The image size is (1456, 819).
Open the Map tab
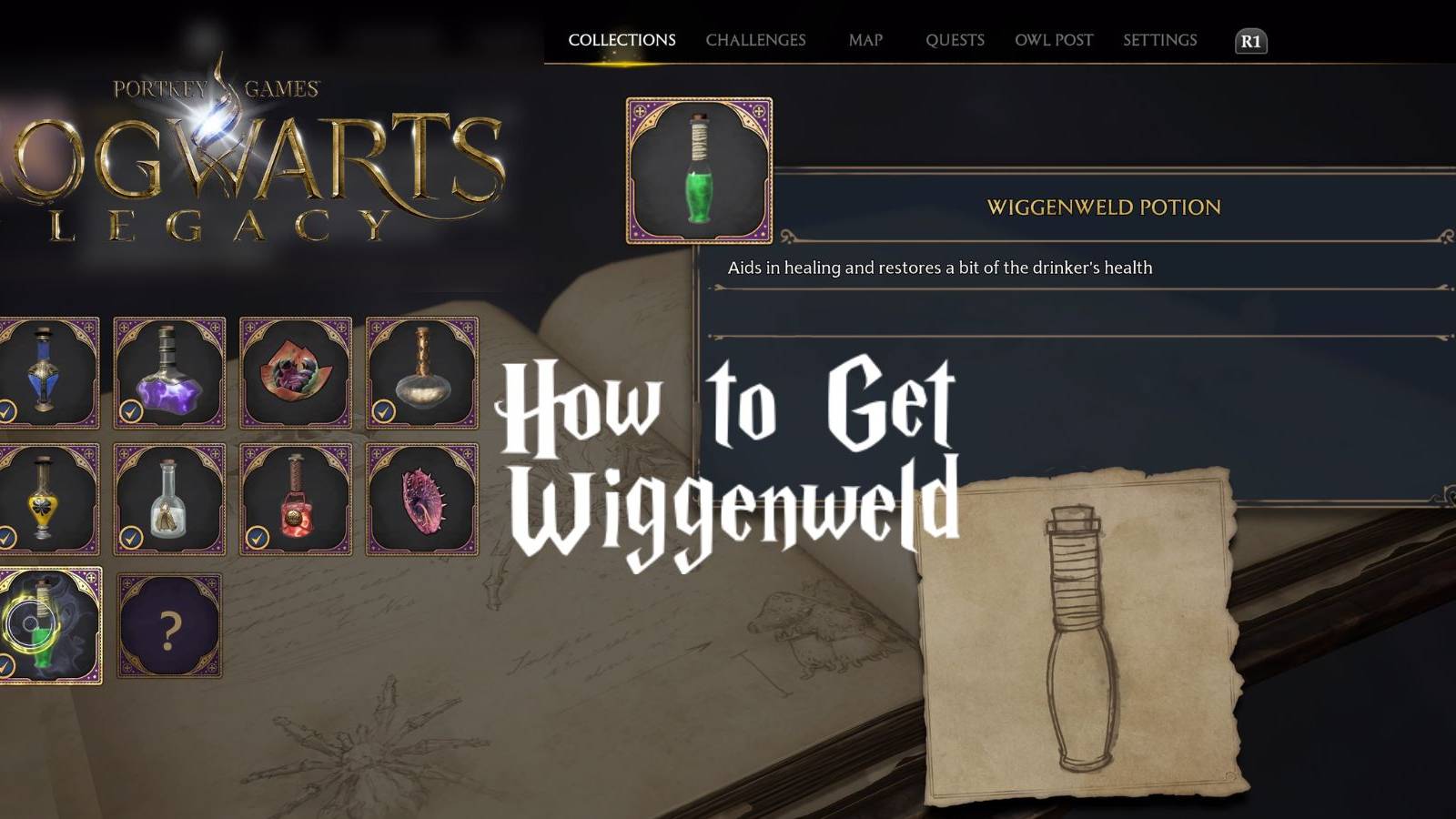pyautogui.click(x=864, y=40)
